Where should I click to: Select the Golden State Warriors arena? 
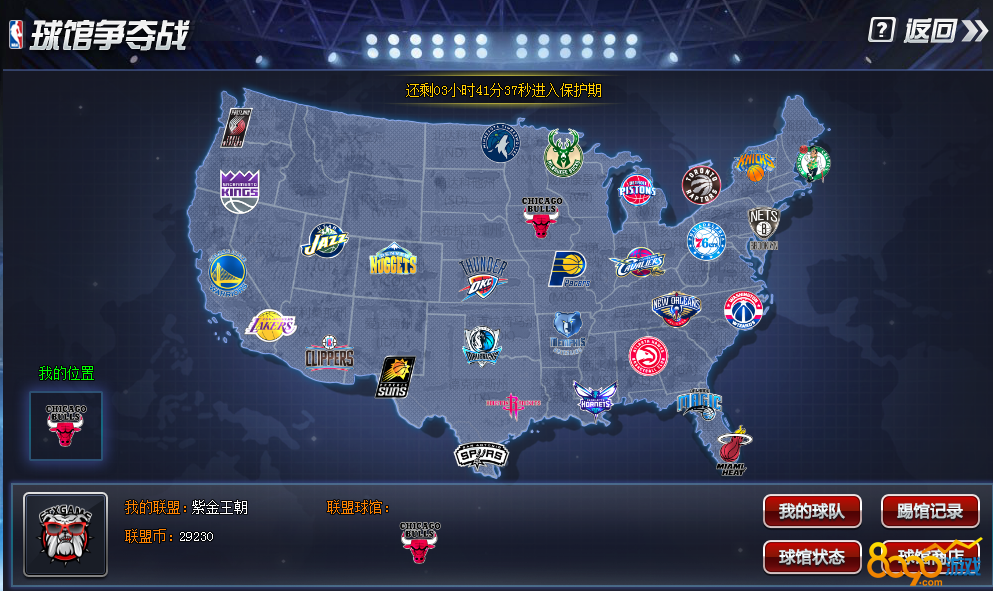(228, 274)
